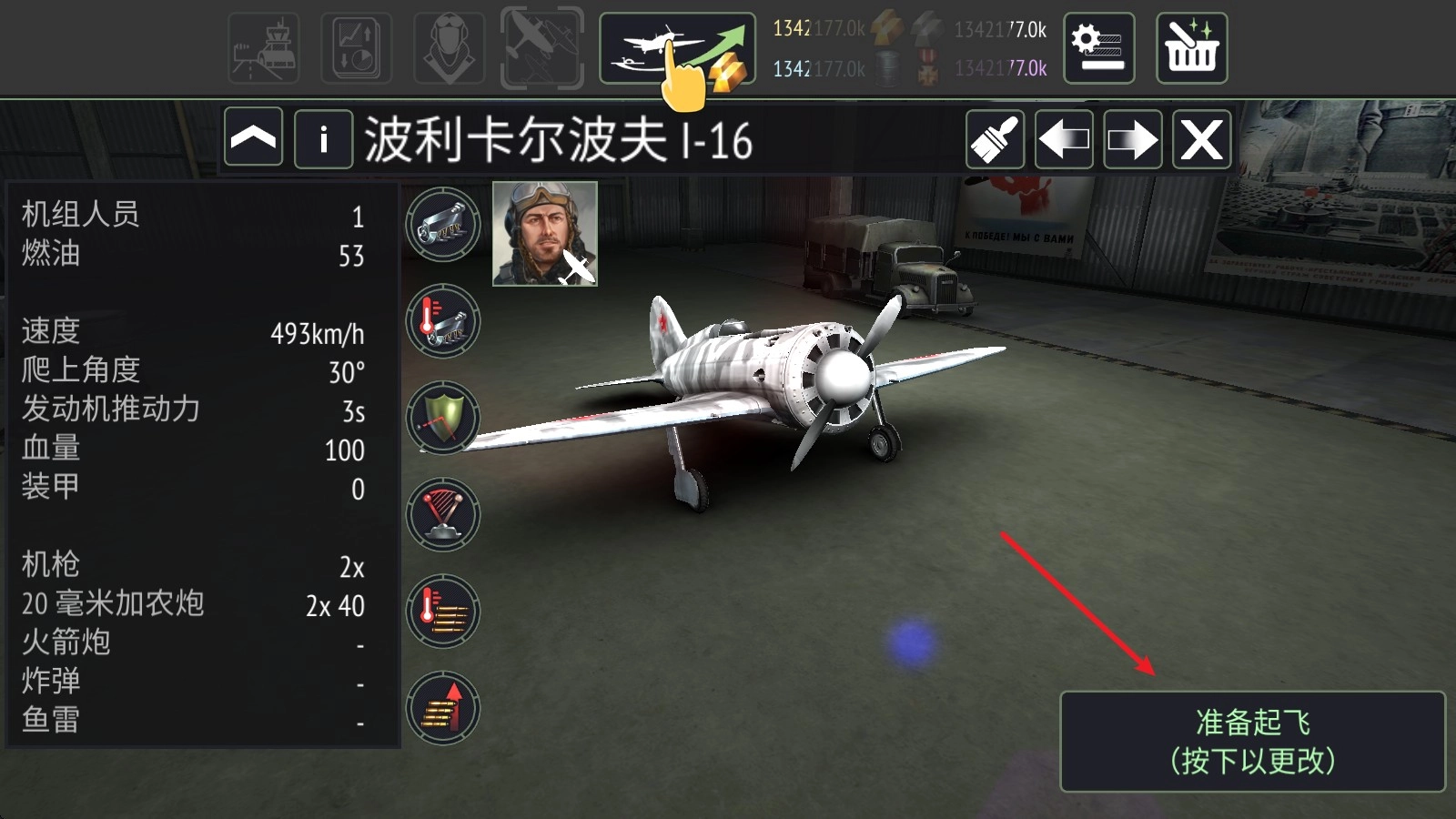Select the weapon cooling upgrade icon
Screen dimensions: 1456x819
[443, 321]
